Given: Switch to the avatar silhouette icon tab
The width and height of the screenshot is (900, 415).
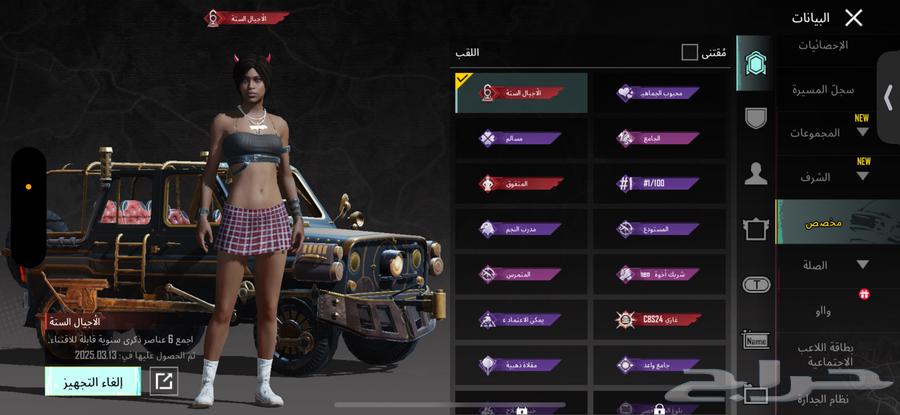Looking at the screenshot, I should [757, 175].
